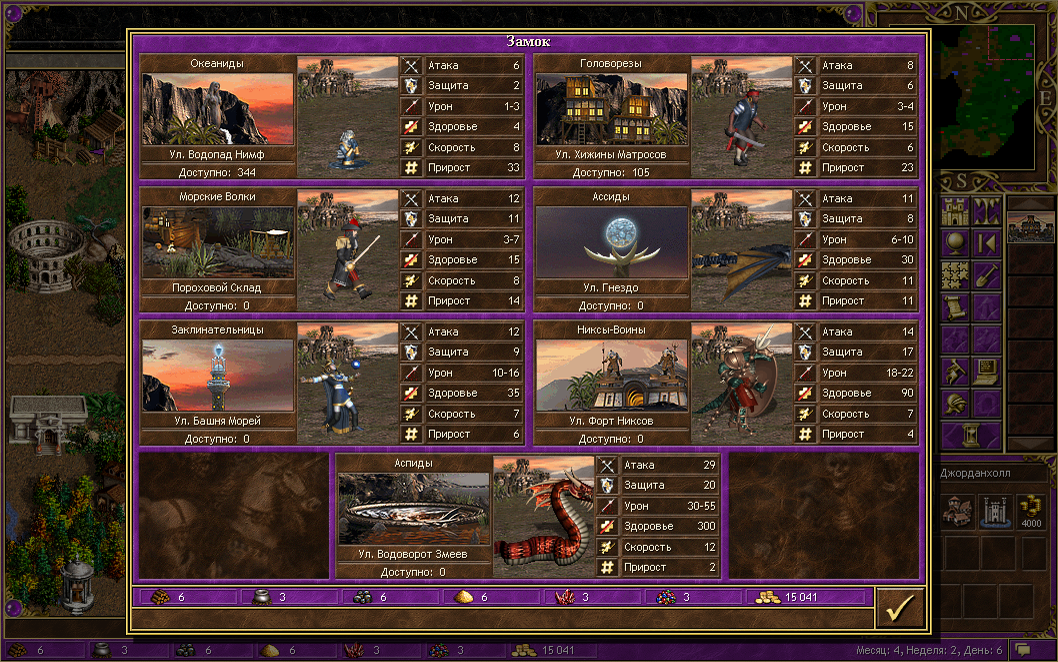
Task: Open the Sea Wolves gunpowder warehouse
Action: (x=217, y=242)
